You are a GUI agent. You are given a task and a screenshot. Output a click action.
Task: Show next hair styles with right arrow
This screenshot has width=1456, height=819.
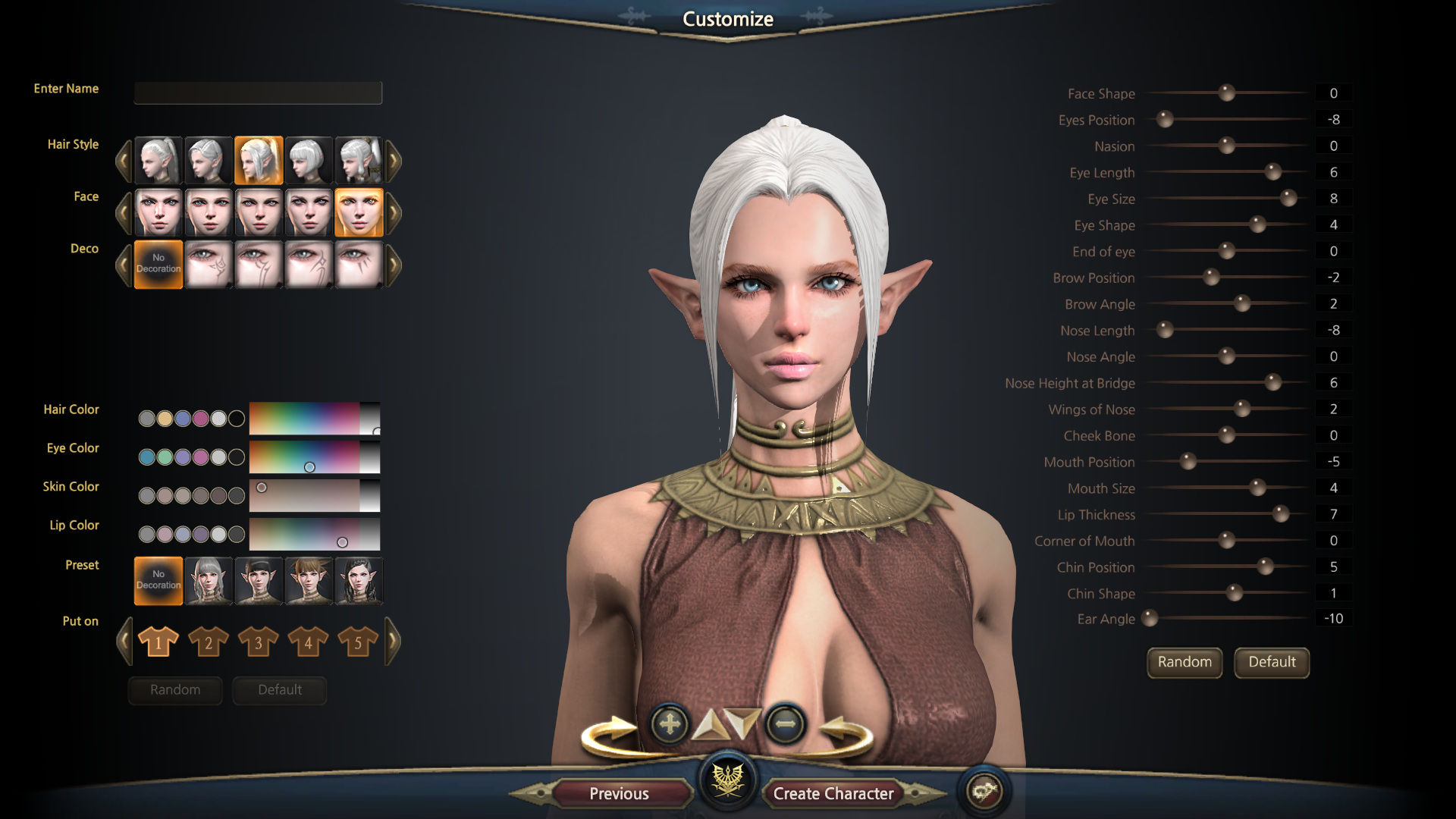pyautogui.click(x=394, y=161)
